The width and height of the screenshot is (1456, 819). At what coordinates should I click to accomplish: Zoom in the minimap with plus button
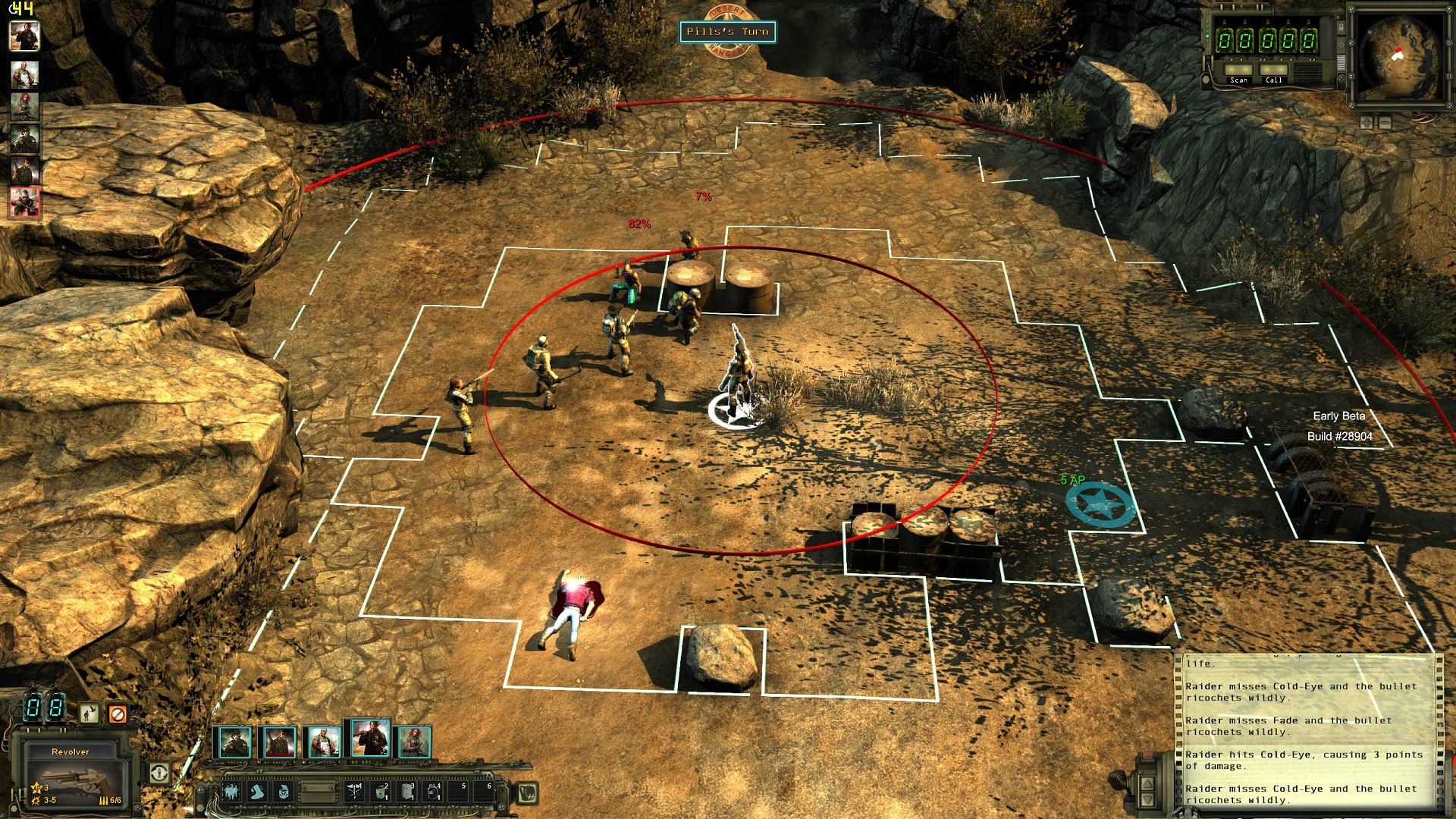tap(1367, 122)
